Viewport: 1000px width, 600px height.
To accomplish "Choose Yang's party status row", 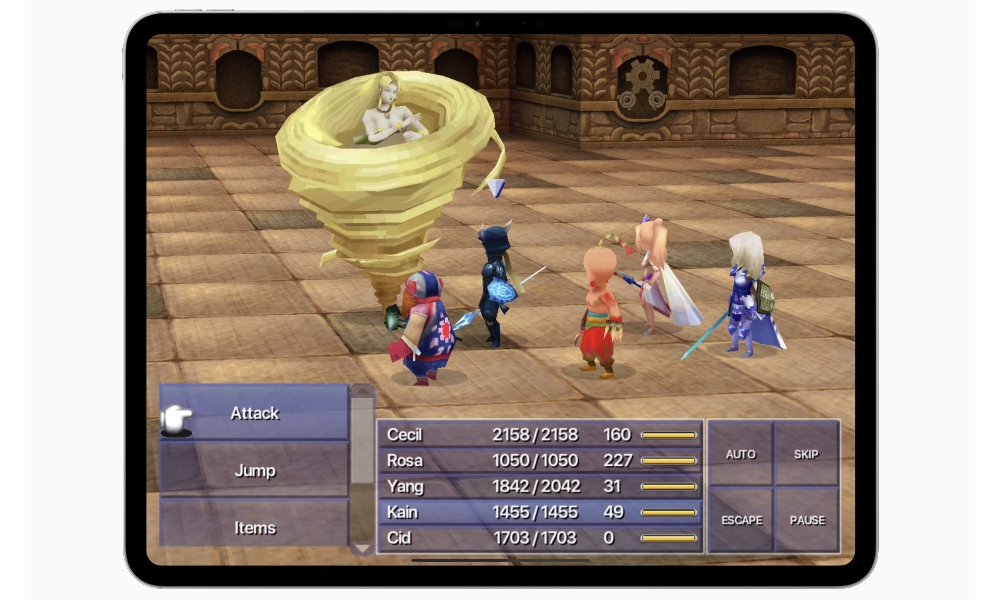I will [x=540, y=487].
